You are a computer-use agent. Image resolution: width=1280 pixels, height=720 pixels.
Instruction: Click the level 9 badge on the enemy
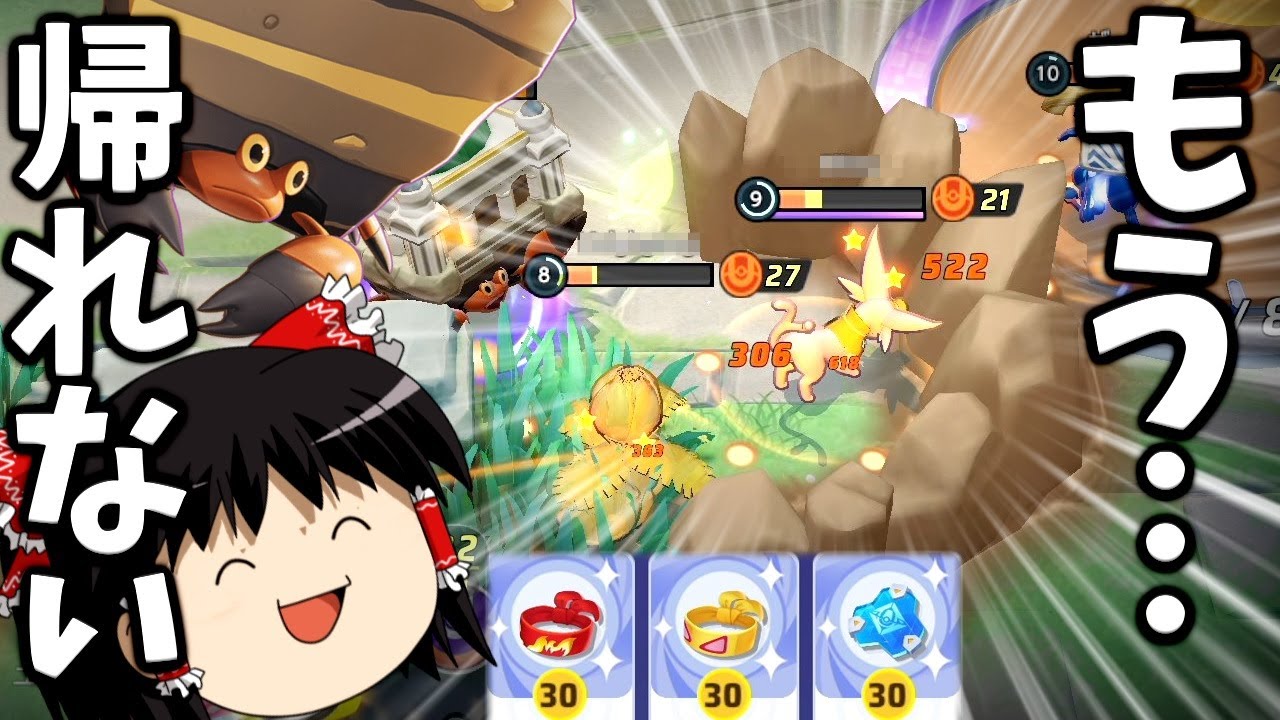click(x=757, y=200)
